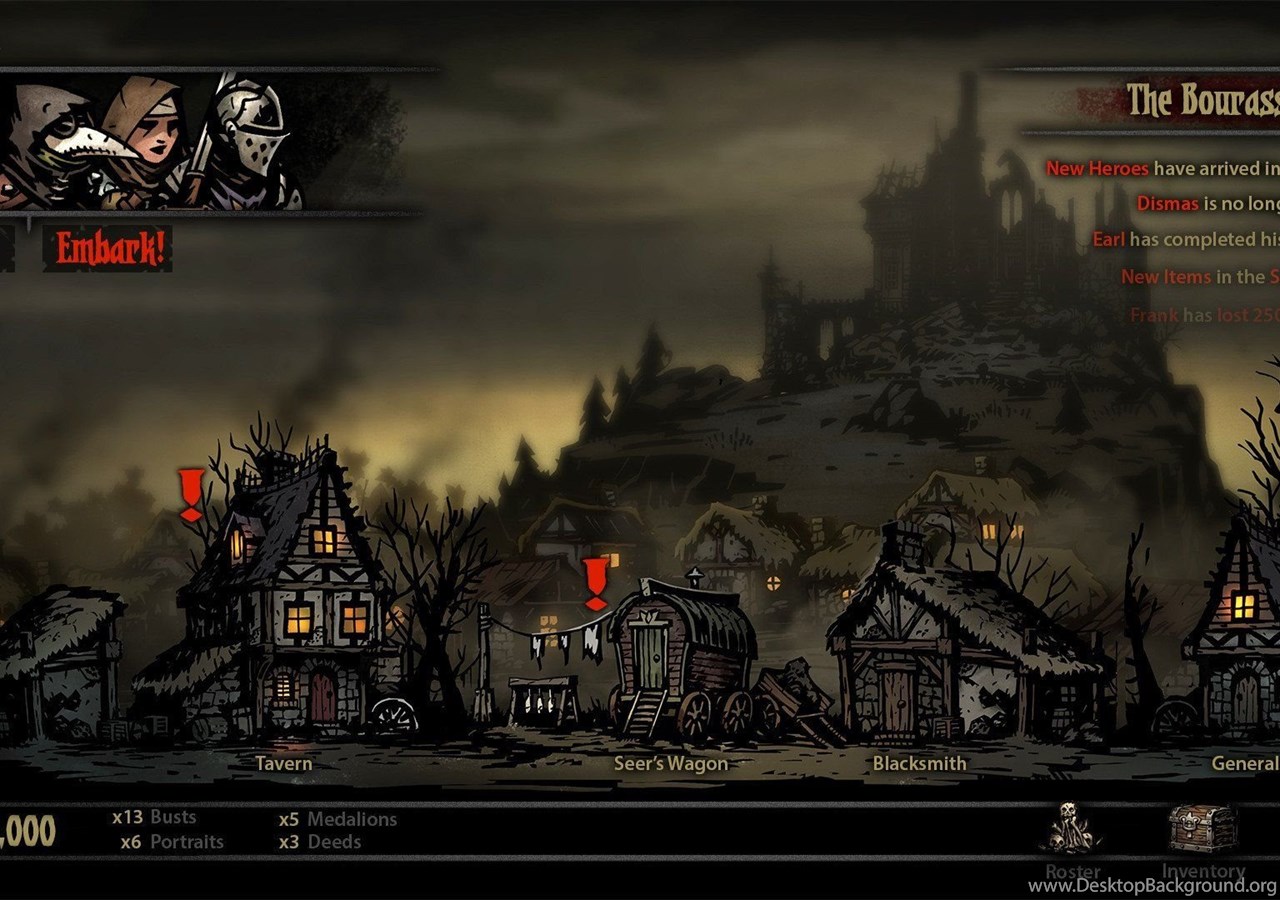Screen dimensions: 1280x900
Task: Click the Embark! button
Action: 107,249
